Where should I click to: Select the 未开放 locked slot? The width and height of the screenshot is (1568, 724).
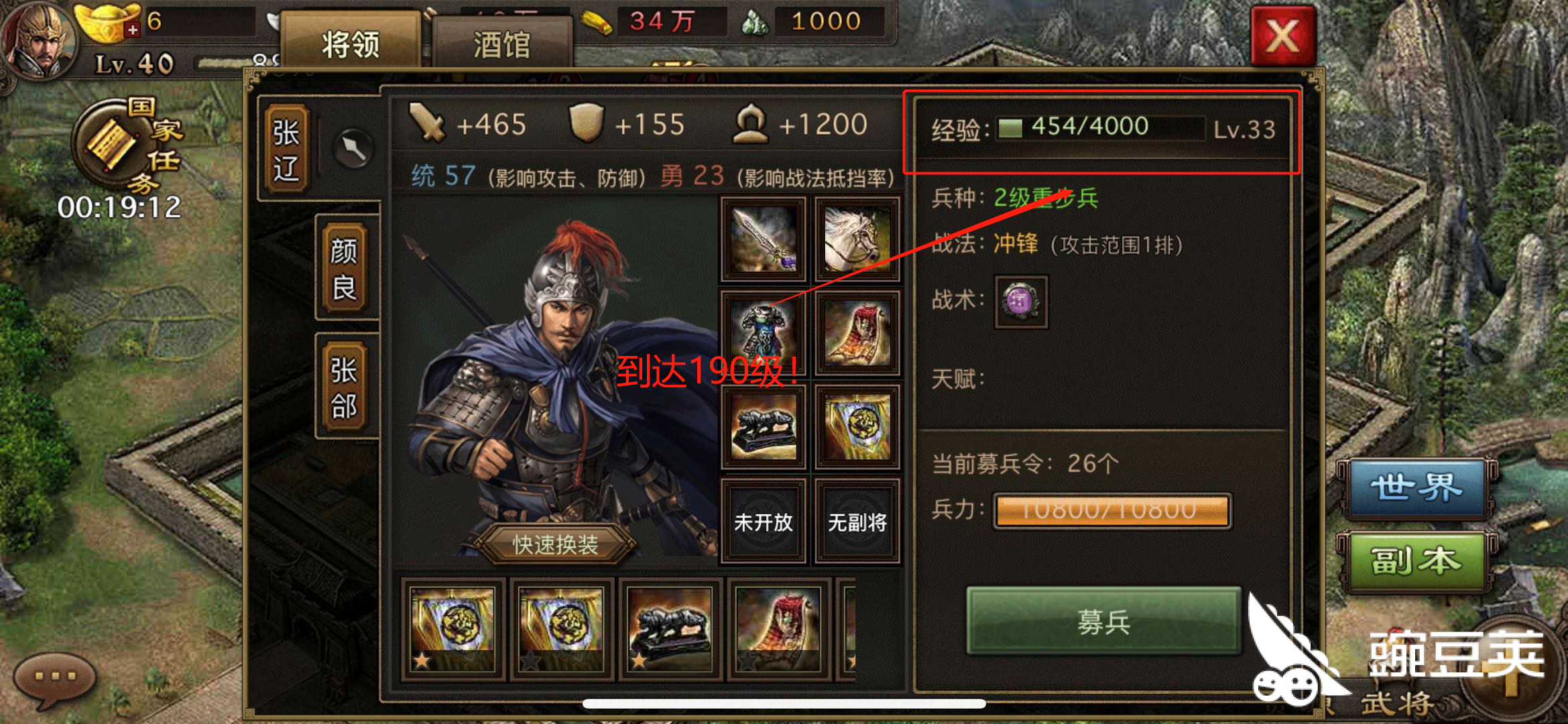coord(763,522)
